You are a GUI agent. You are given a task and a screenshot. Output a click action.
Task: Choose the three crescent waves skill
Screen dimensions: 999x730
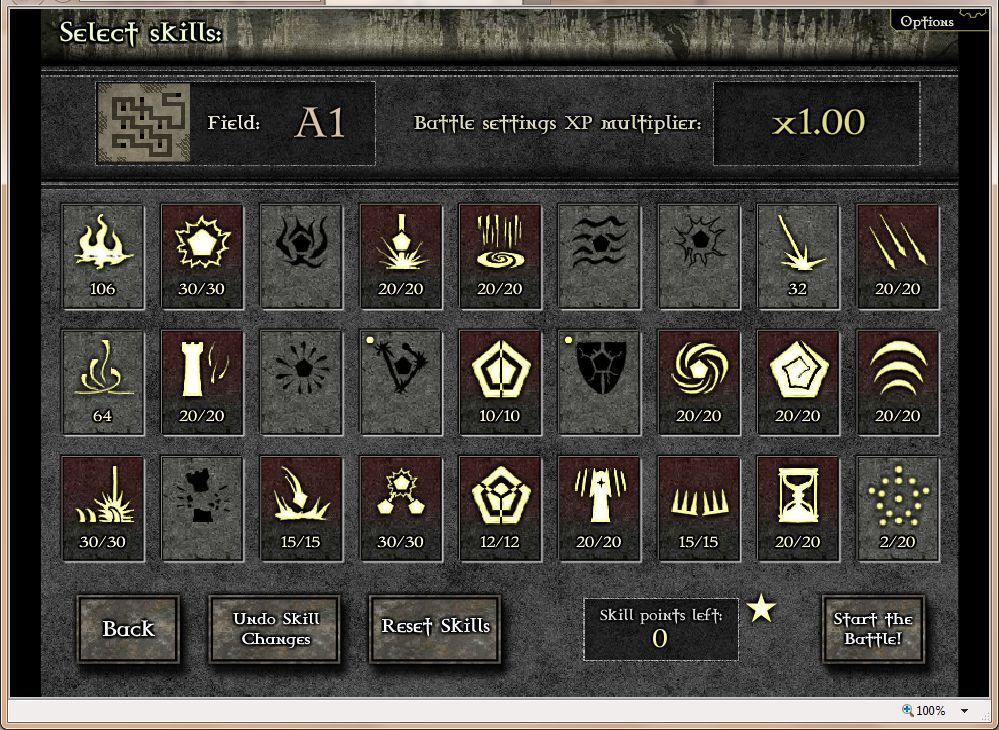[x=898, y=382]
